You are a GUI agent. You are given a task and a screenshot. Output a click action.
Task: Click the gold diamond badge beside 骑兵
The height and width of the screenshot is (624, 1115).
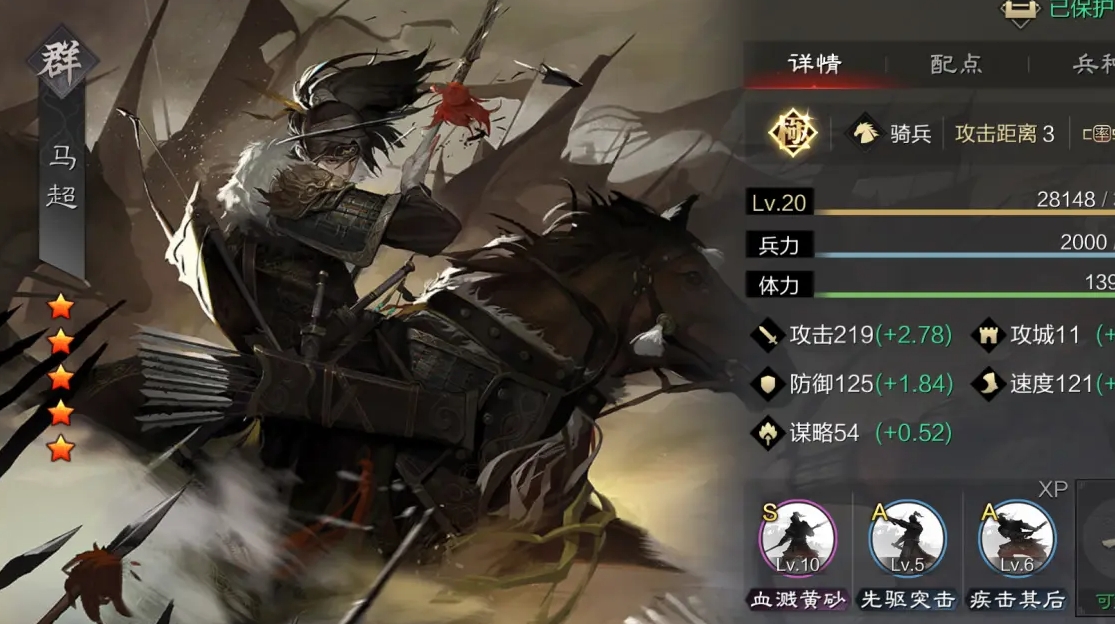pos(793,133)
